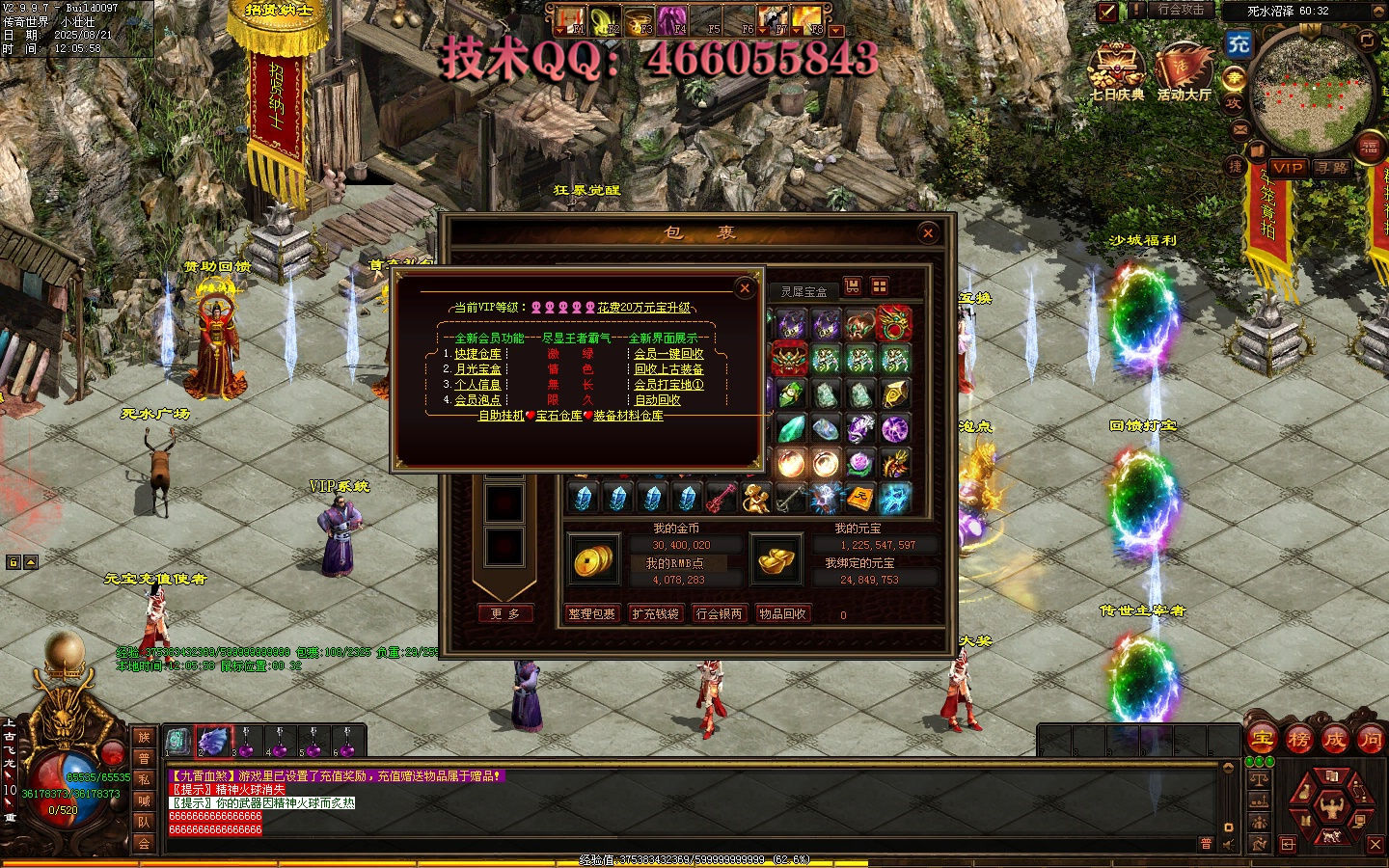Open the 装备材料仓库 link
Viewport: 1389px width, 868px height.
pos(628,416)
